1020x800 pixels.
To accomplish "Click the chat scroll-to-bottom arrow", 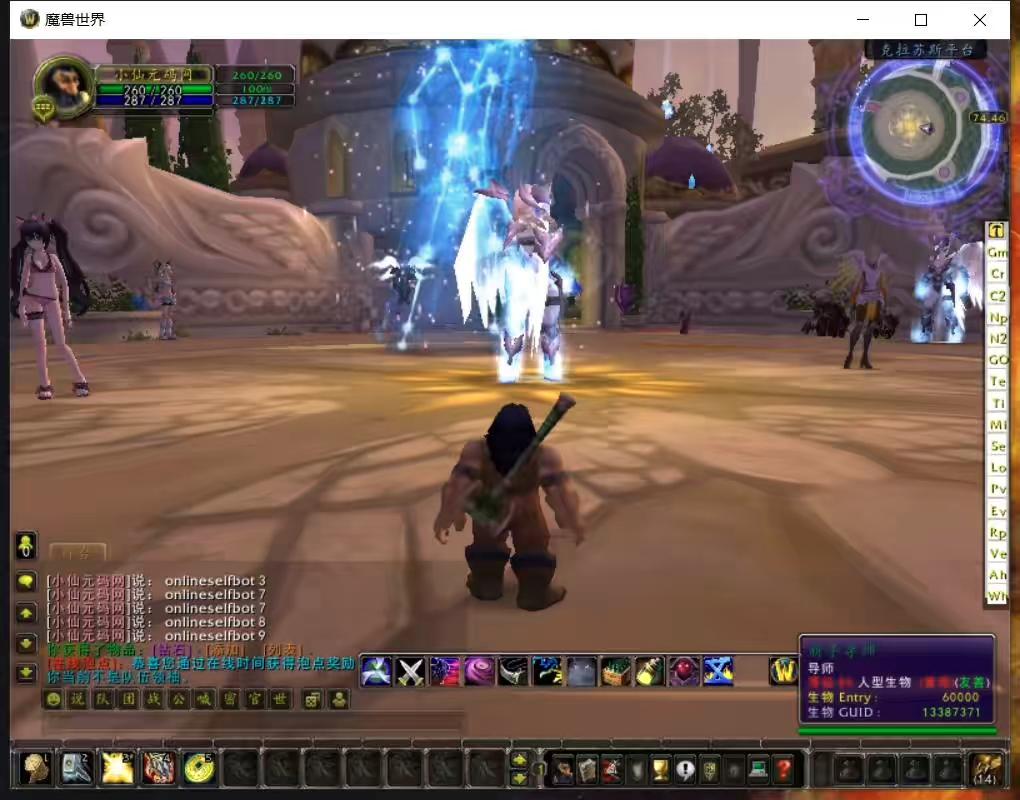I will point(26,673).
